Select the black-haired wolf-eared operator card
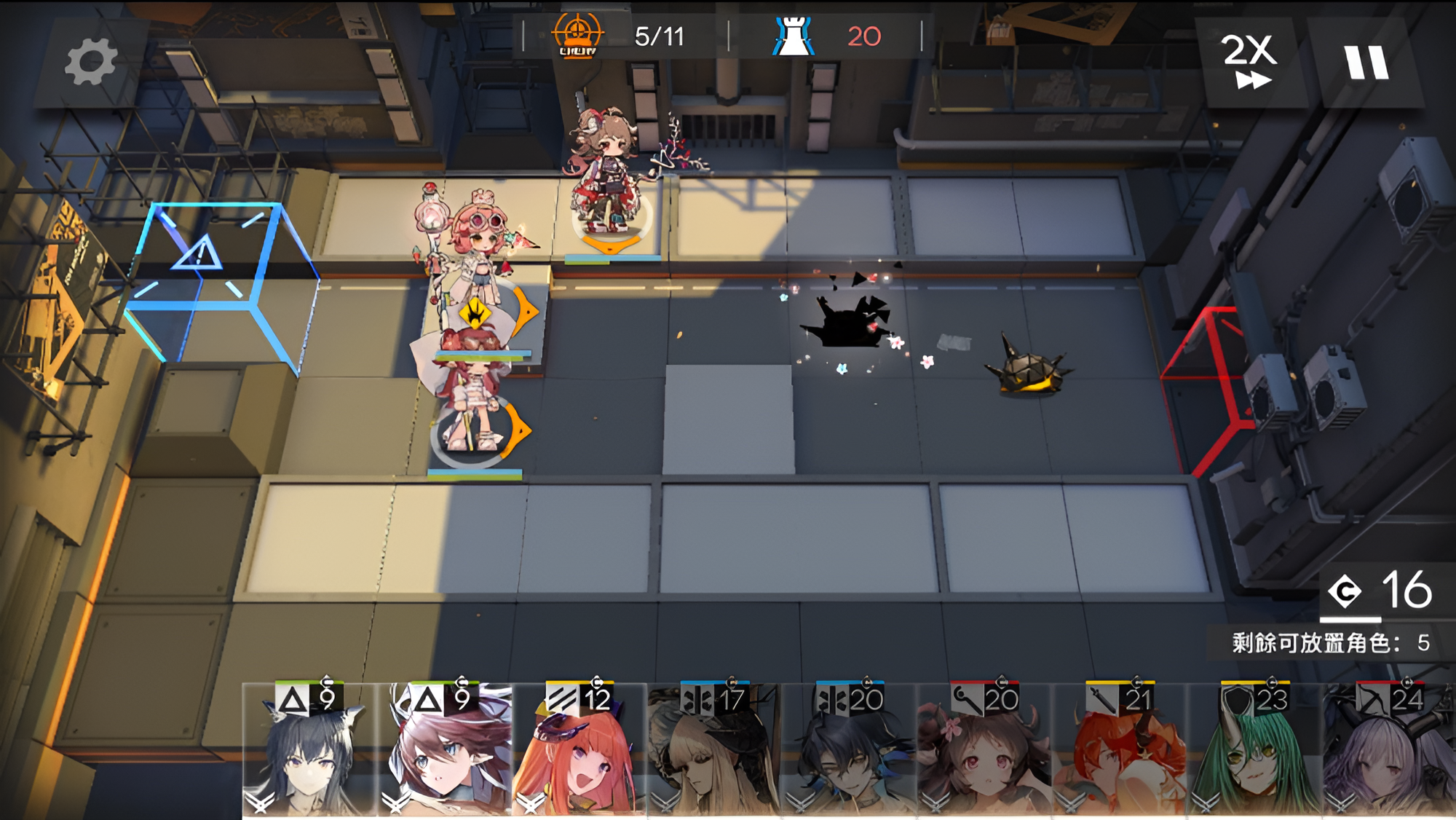 coord(309,750)
